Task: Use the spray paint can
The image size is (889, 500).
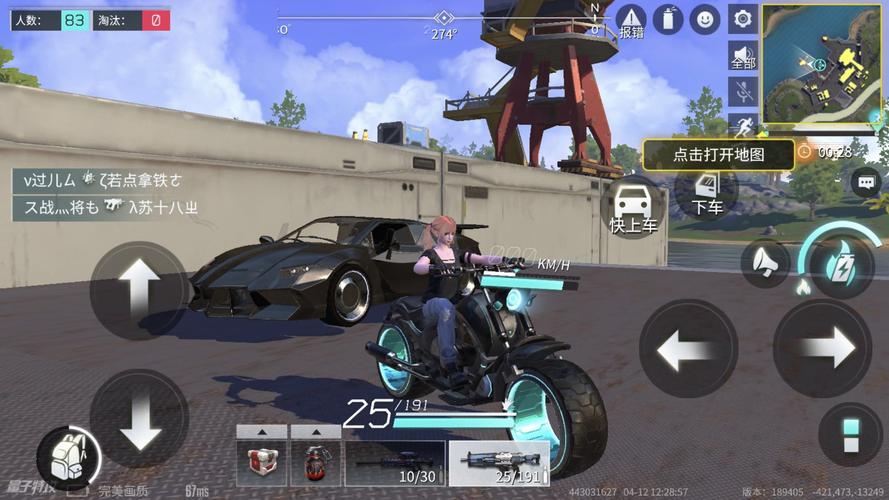Action: pos(668,18)
